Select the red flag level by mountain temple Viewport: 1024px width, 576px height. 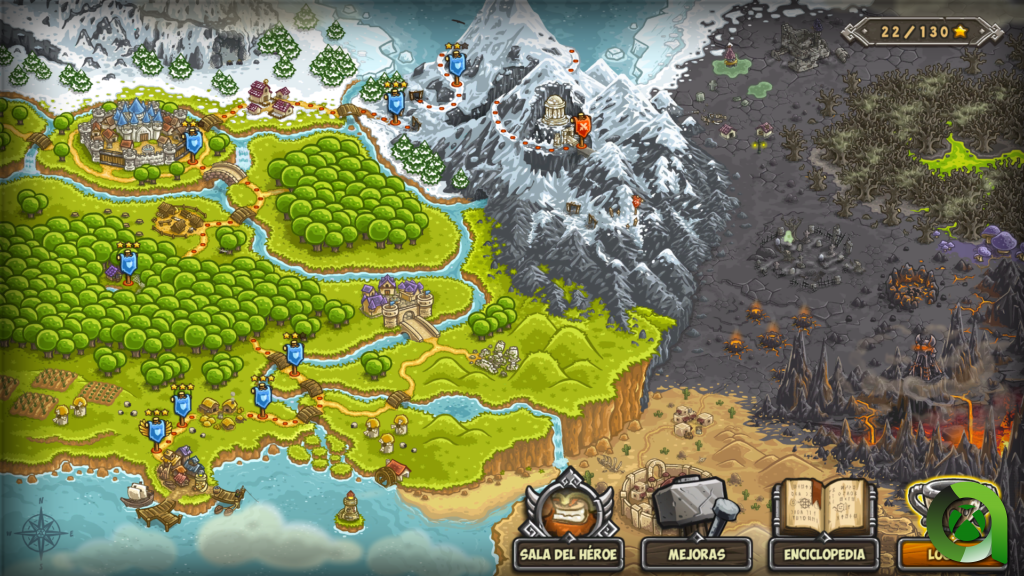[x=582, y=128]
